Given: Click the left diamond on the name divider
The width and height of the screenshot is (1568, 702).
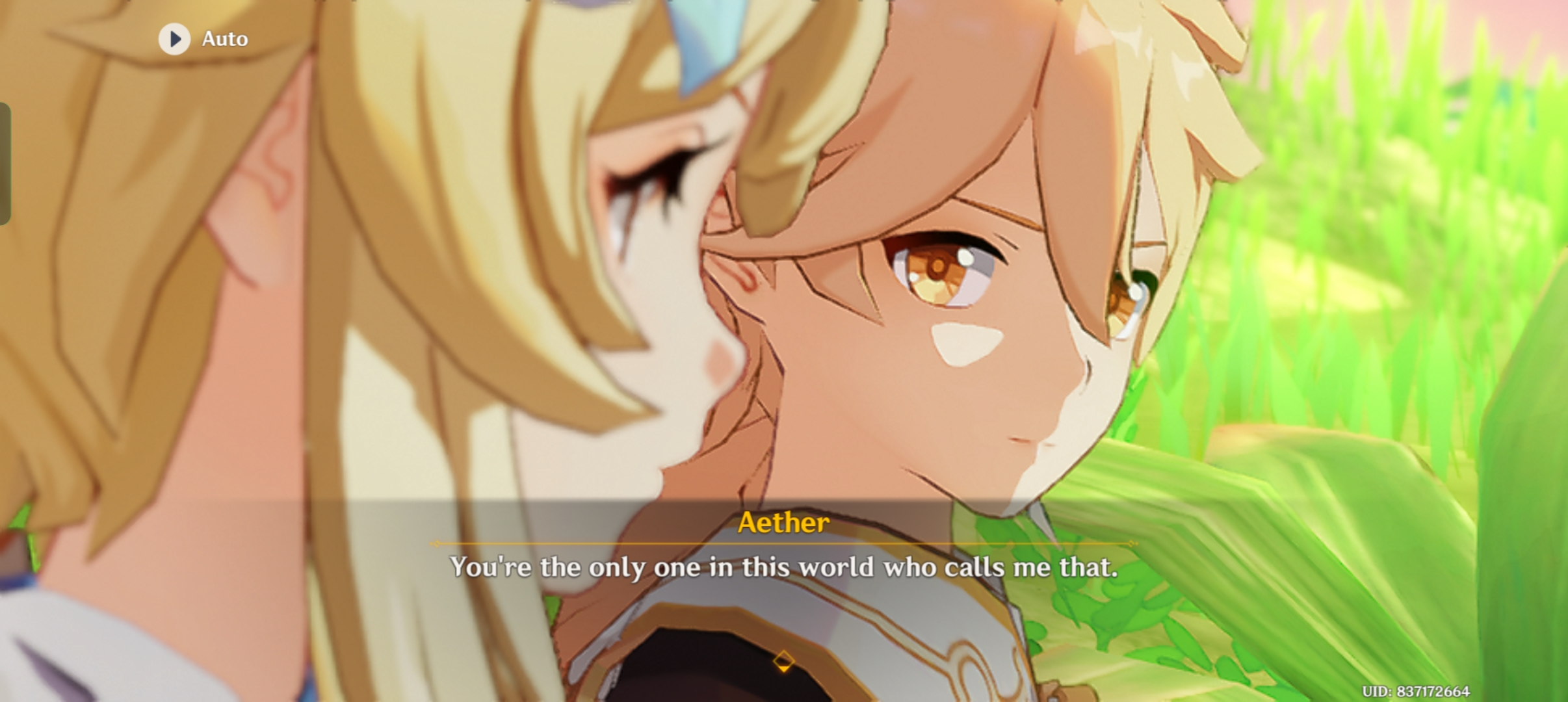Looking at the screenshot, I should pos(436,545).
